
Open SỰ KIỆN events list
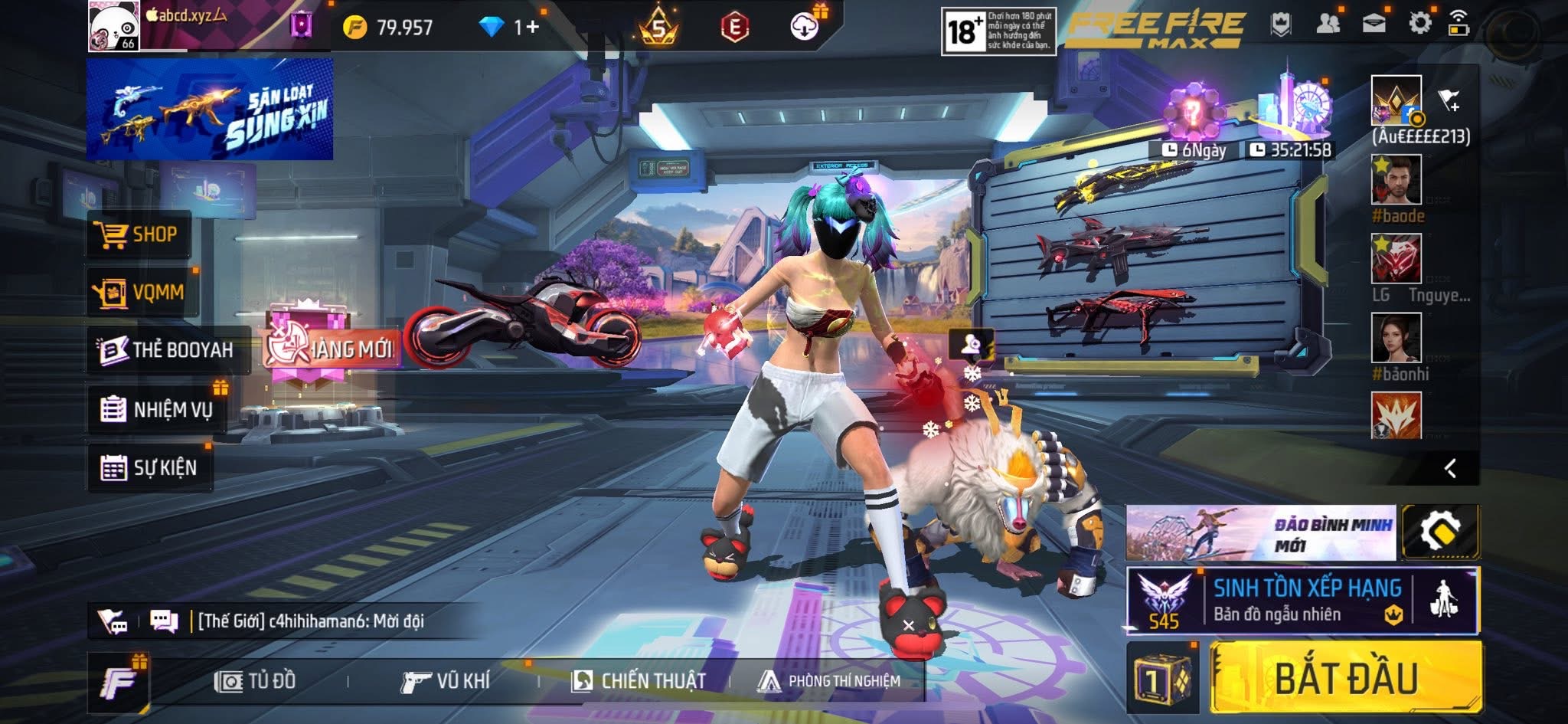[x=149, y=467]
